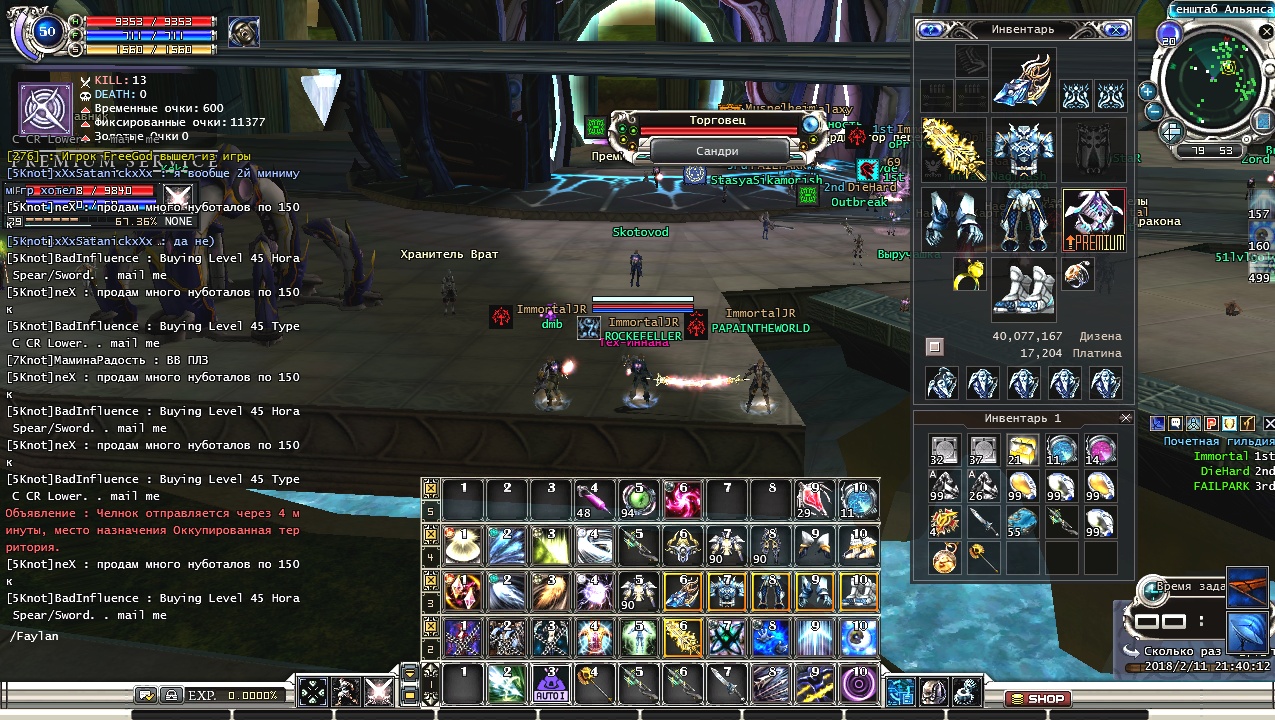Image resolution: width=1275 pixels, height=720 pixels.
Task: Use the green orb item with count 94
Action: tap(637, 499)
